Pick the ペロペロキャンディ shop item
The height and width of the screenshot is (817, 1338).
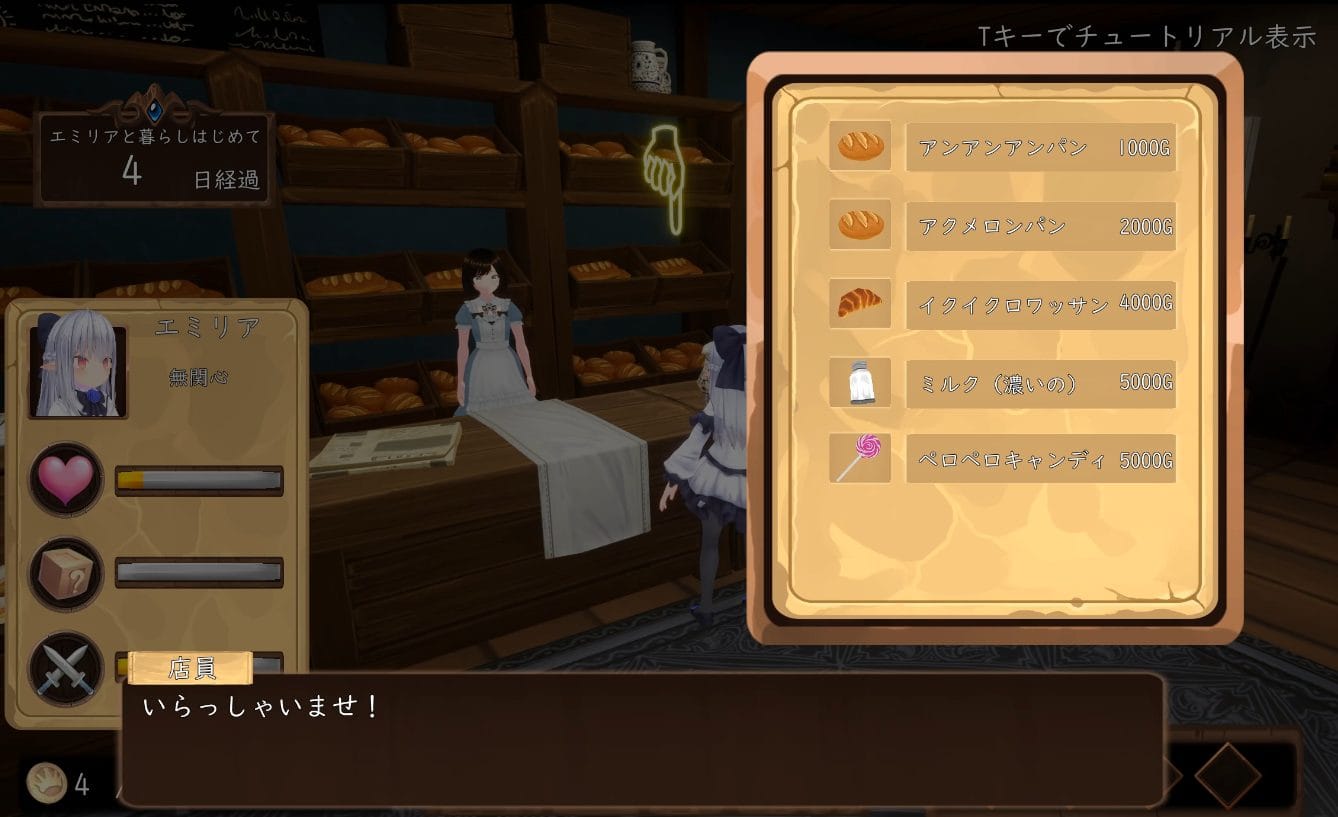(x=1040, y=460)
